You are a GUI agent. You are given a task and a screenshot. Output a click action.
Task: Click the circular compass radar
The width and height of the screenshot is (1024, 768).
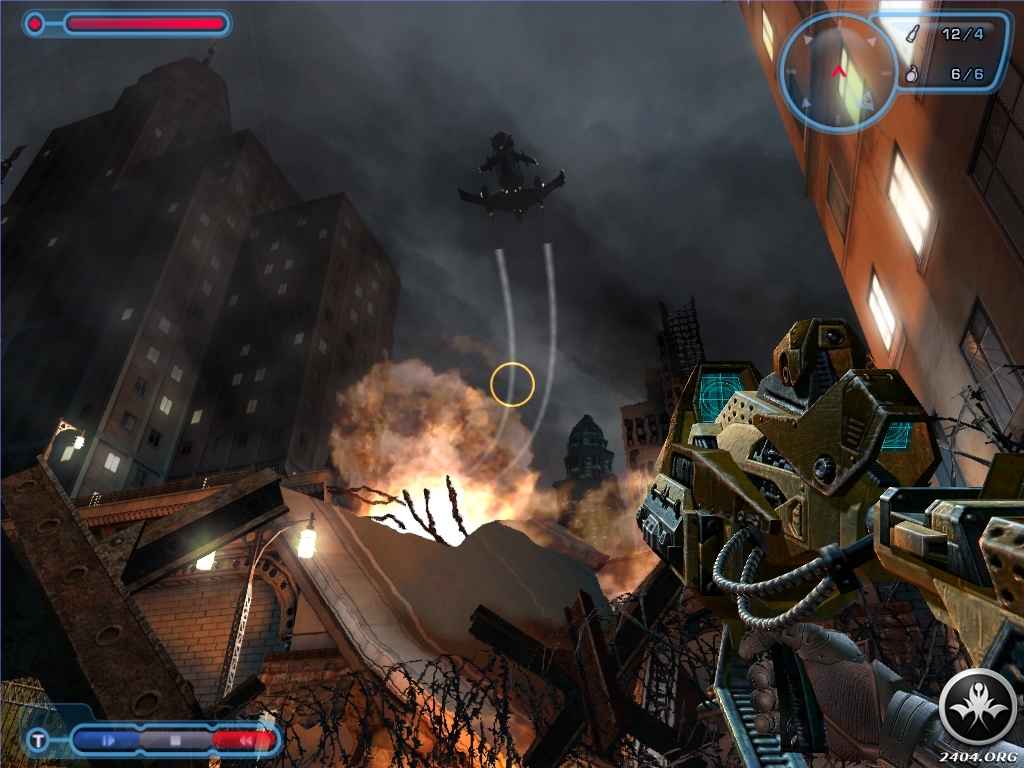point(838,72)
